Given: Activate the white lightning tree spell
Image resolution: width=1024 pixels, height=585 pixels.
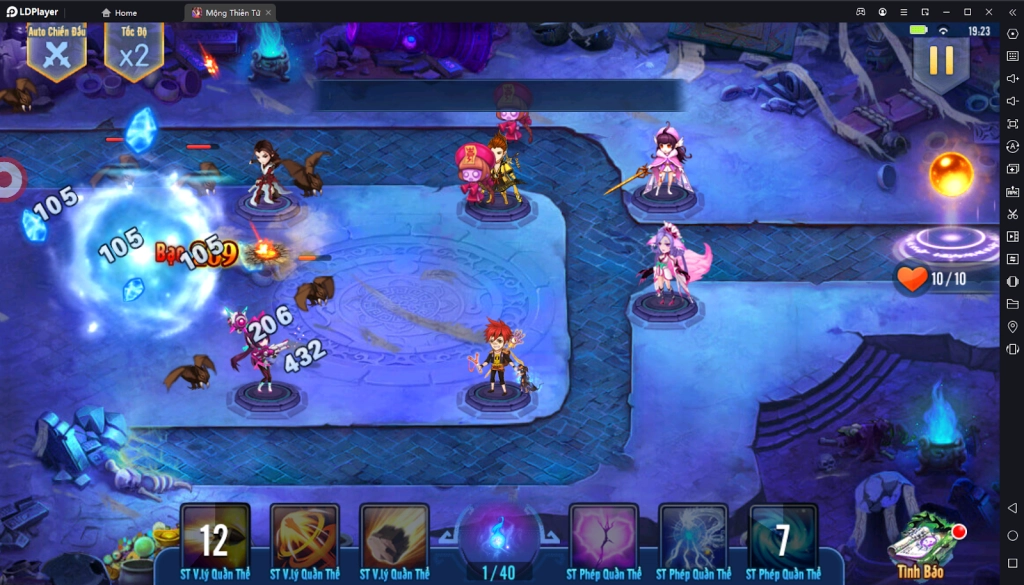Looking at the screenshot, I should point(693,538).
